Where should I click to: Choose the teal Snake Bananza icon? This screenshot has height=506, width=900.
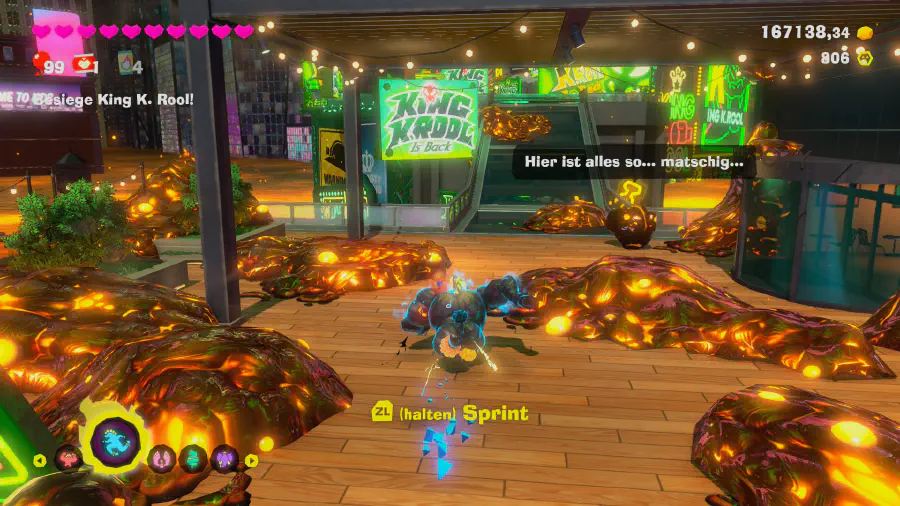(192, 459)
